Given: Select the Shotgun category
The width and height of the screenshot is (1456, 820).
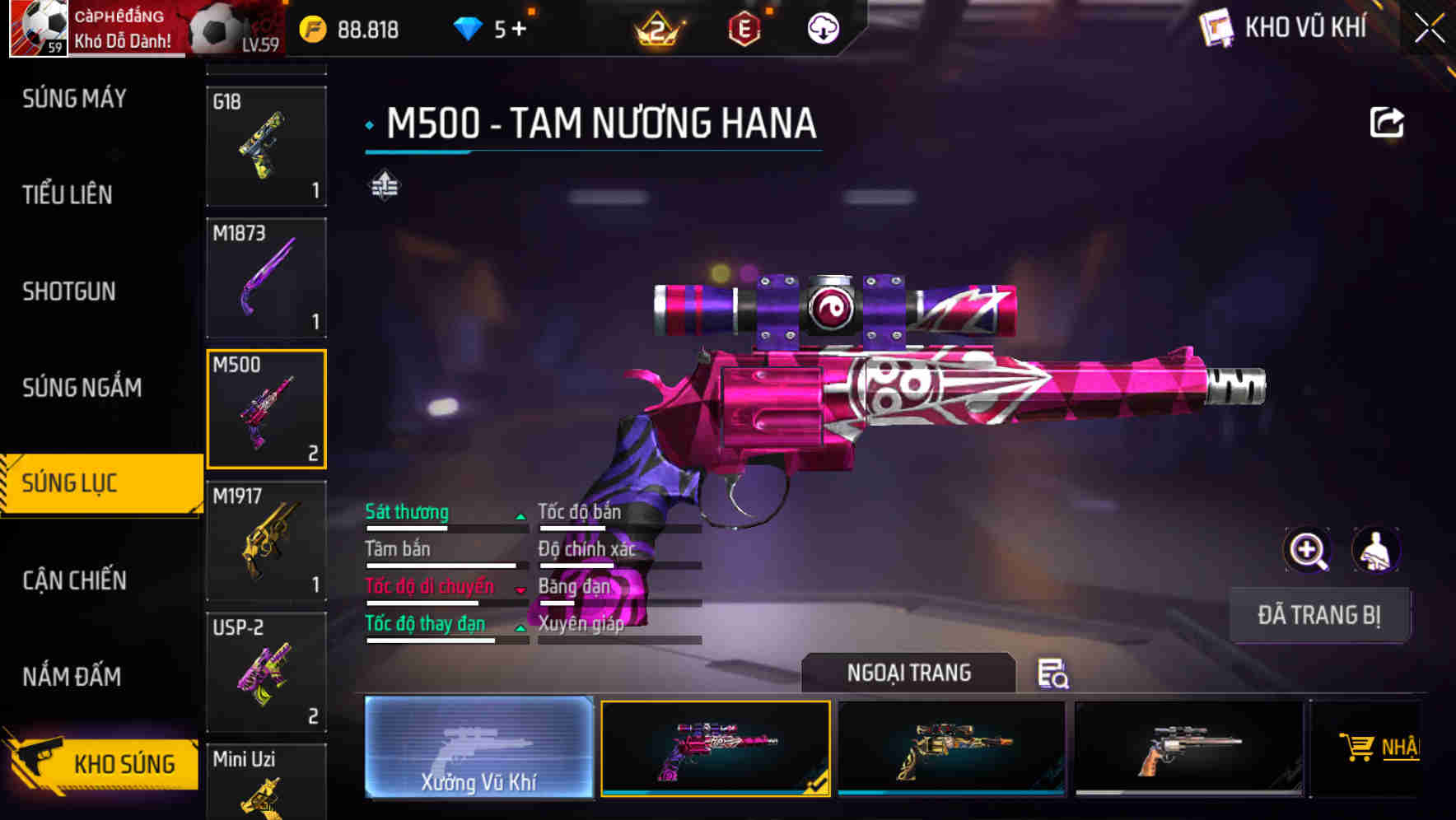Looking at the screenshot, I should pyautogui.click(x=69, y=291).
